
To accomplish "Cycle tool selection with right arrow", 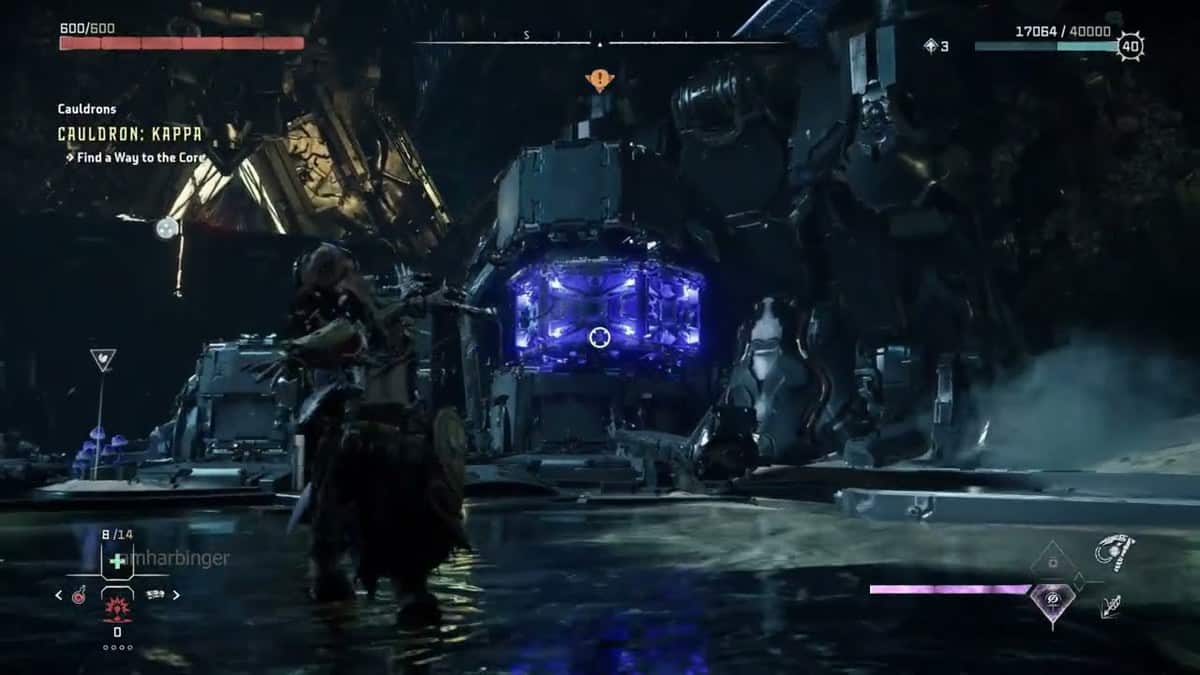I will point(177,595).
